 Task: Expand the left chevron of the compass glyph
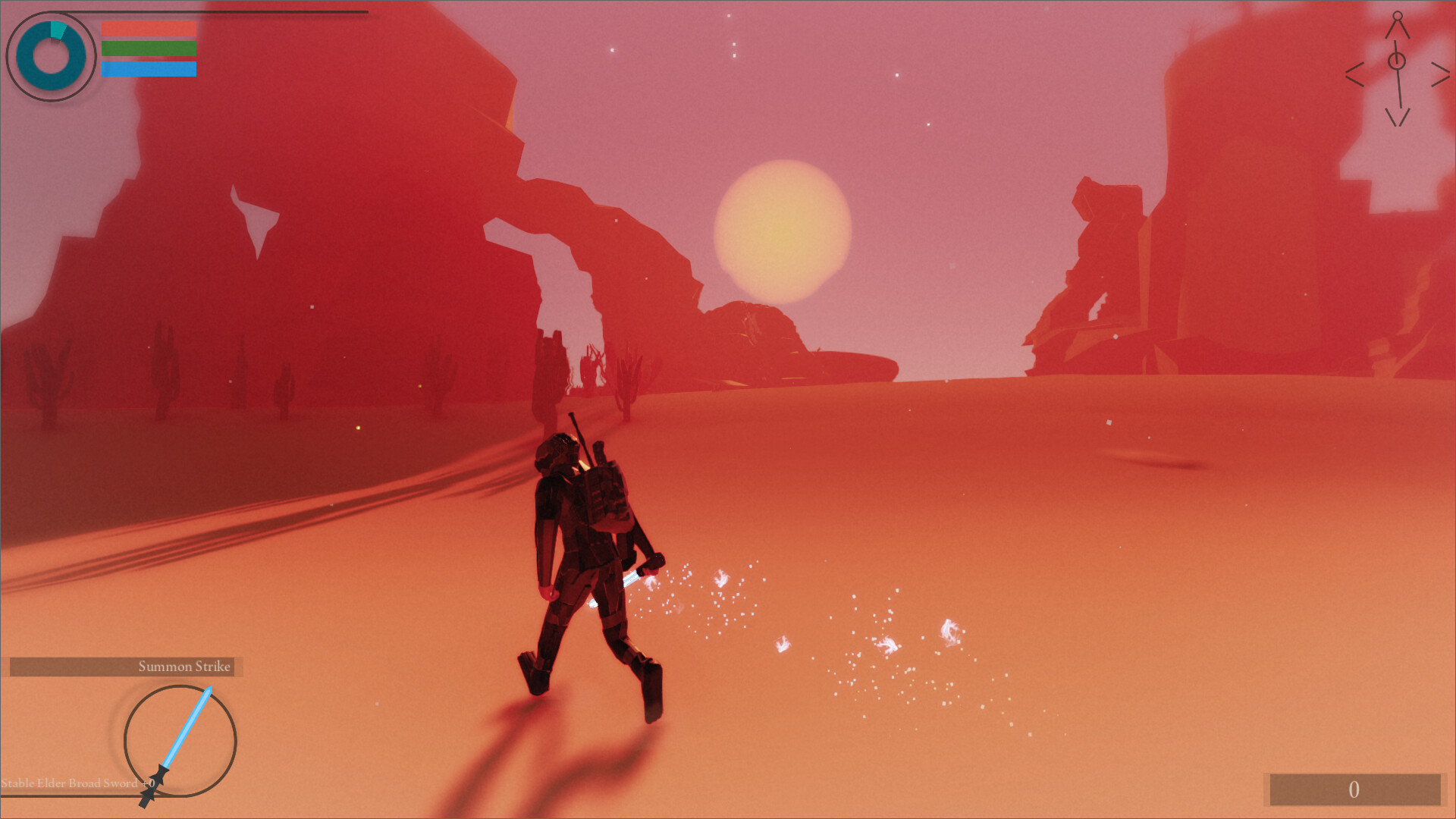click(1354, 74)
